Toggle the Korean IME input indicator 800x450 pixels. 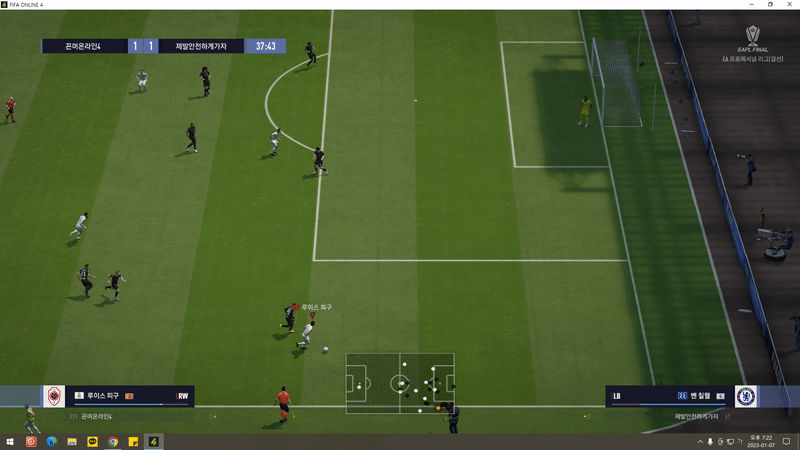[739, 441]
